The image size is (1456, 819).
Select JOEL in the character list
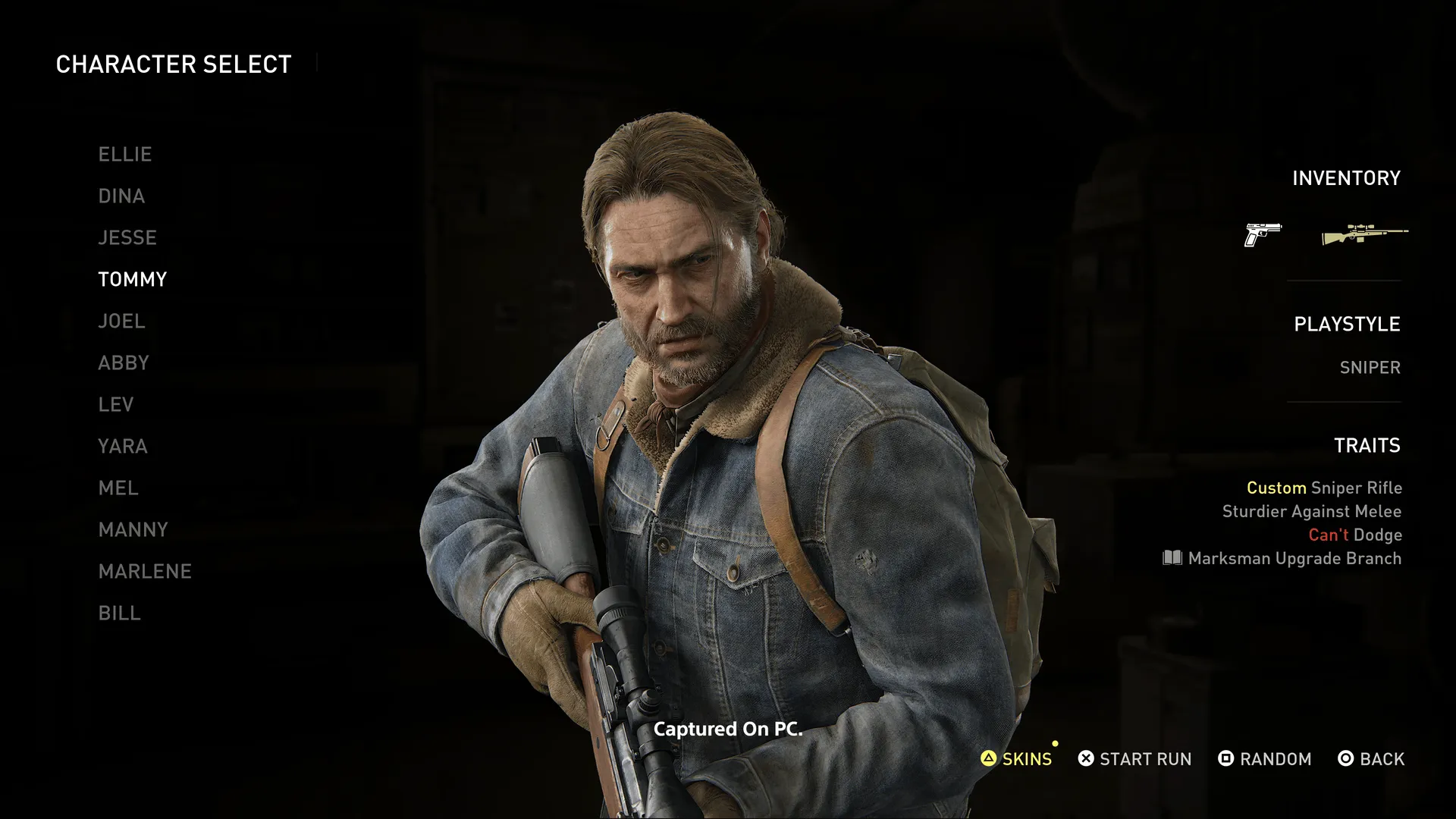[x=122, y=321]
